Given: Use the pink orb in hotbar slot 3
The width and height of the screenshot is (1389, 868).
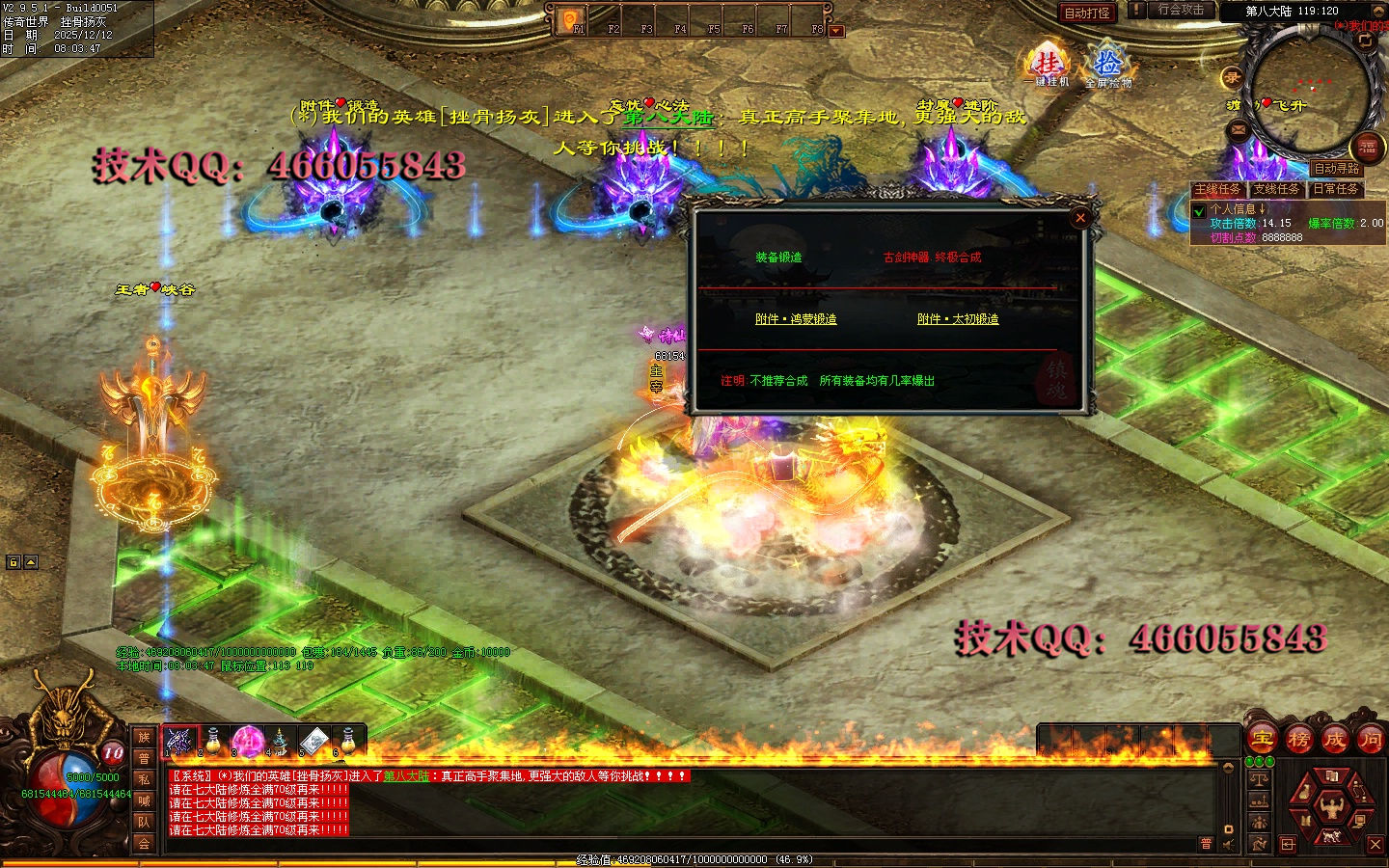Looking at the screenshot, I should 247,742.
